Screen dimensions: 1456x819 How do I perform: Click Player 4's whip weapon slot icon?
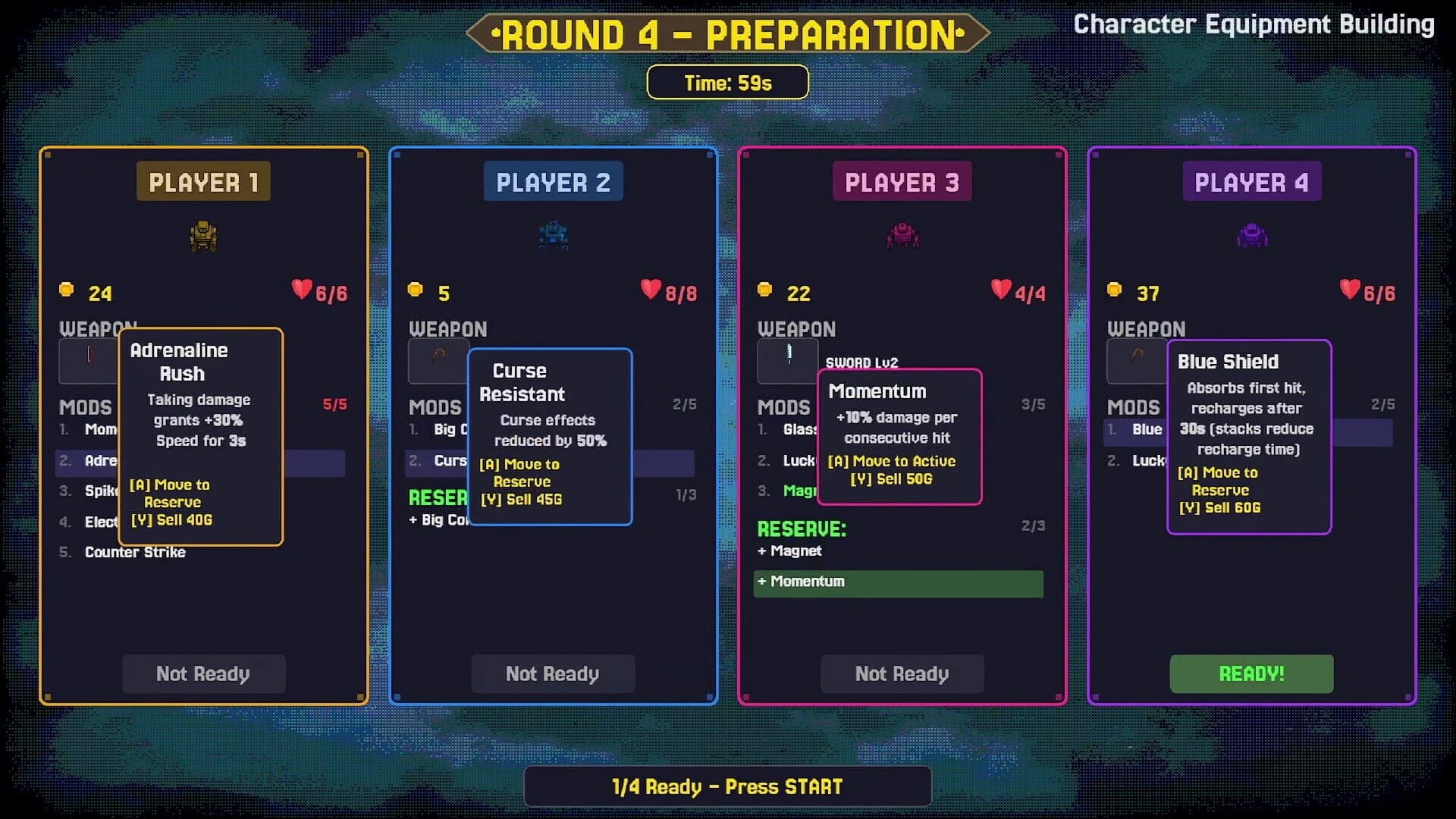click(x=1137, y=361)
